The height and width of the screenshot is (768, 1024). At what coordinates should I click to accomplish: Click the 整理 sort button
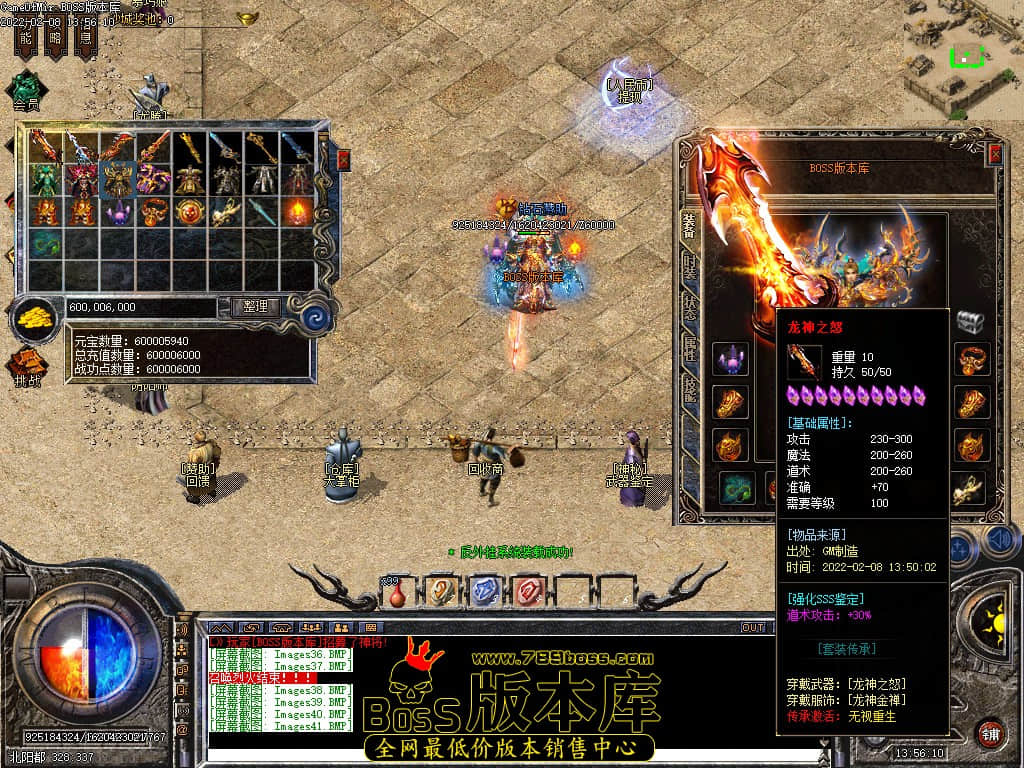pos(255,307)
